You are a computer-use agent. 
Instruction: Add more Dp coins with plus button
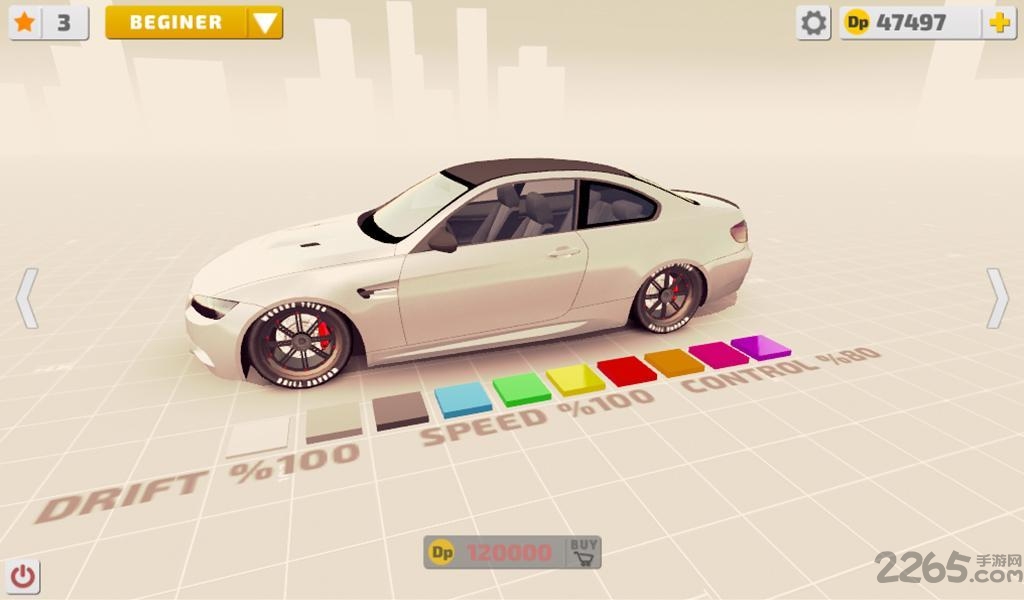998,23
